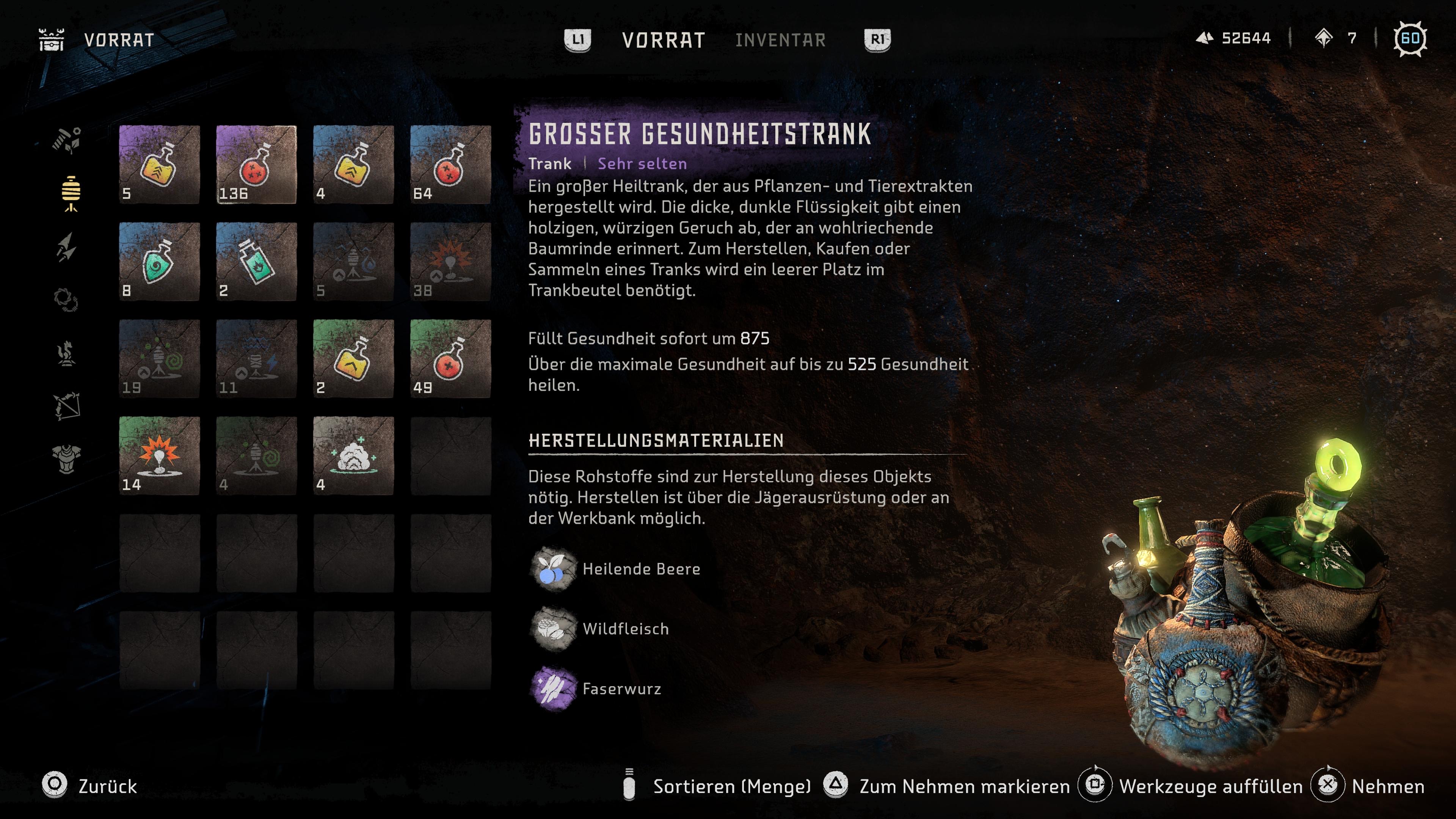Viewport: 1456px width, 819px height.
Task: Show the coil ring category
Action: coord(66,300)
